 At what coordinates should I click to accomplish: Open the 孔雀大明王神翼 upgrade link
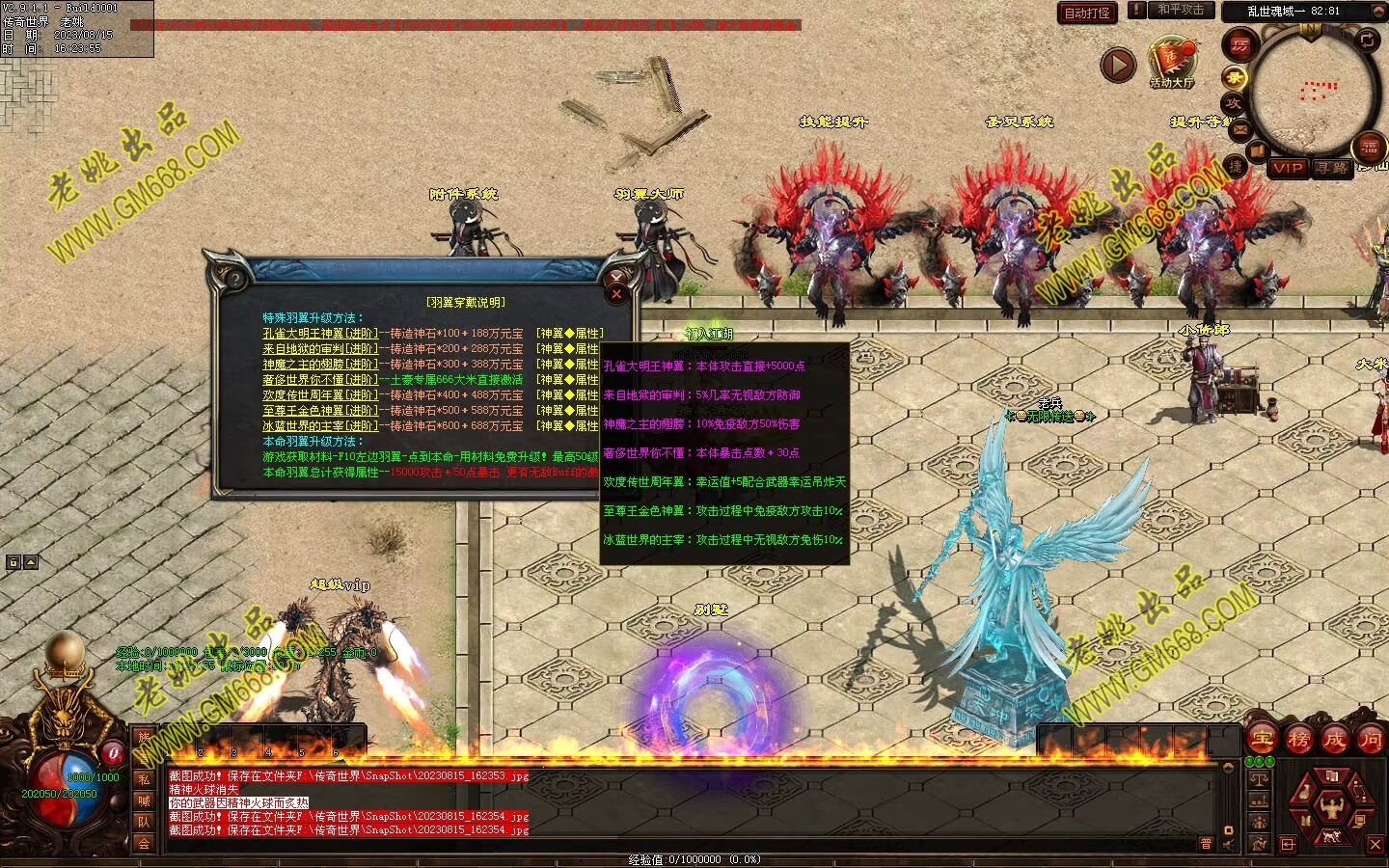tap(320, 334)
